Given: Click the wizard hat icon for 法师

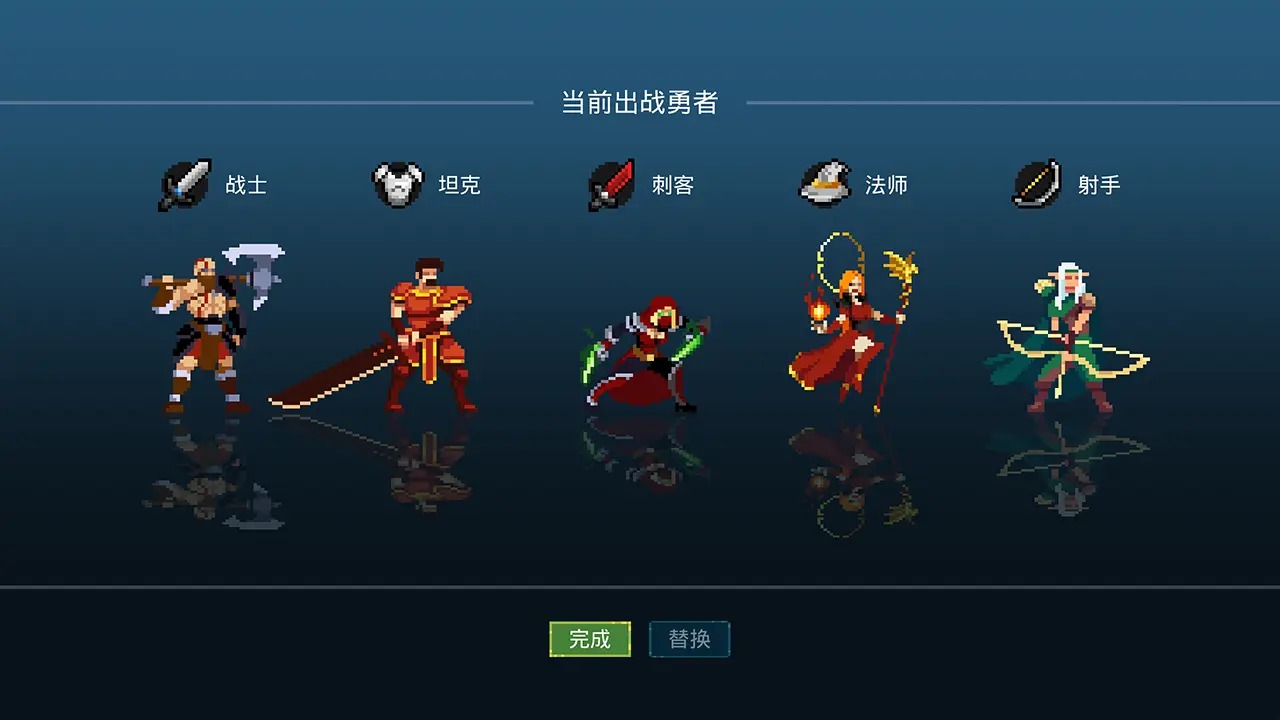Looking at the screenshot, I should point(826,185).
